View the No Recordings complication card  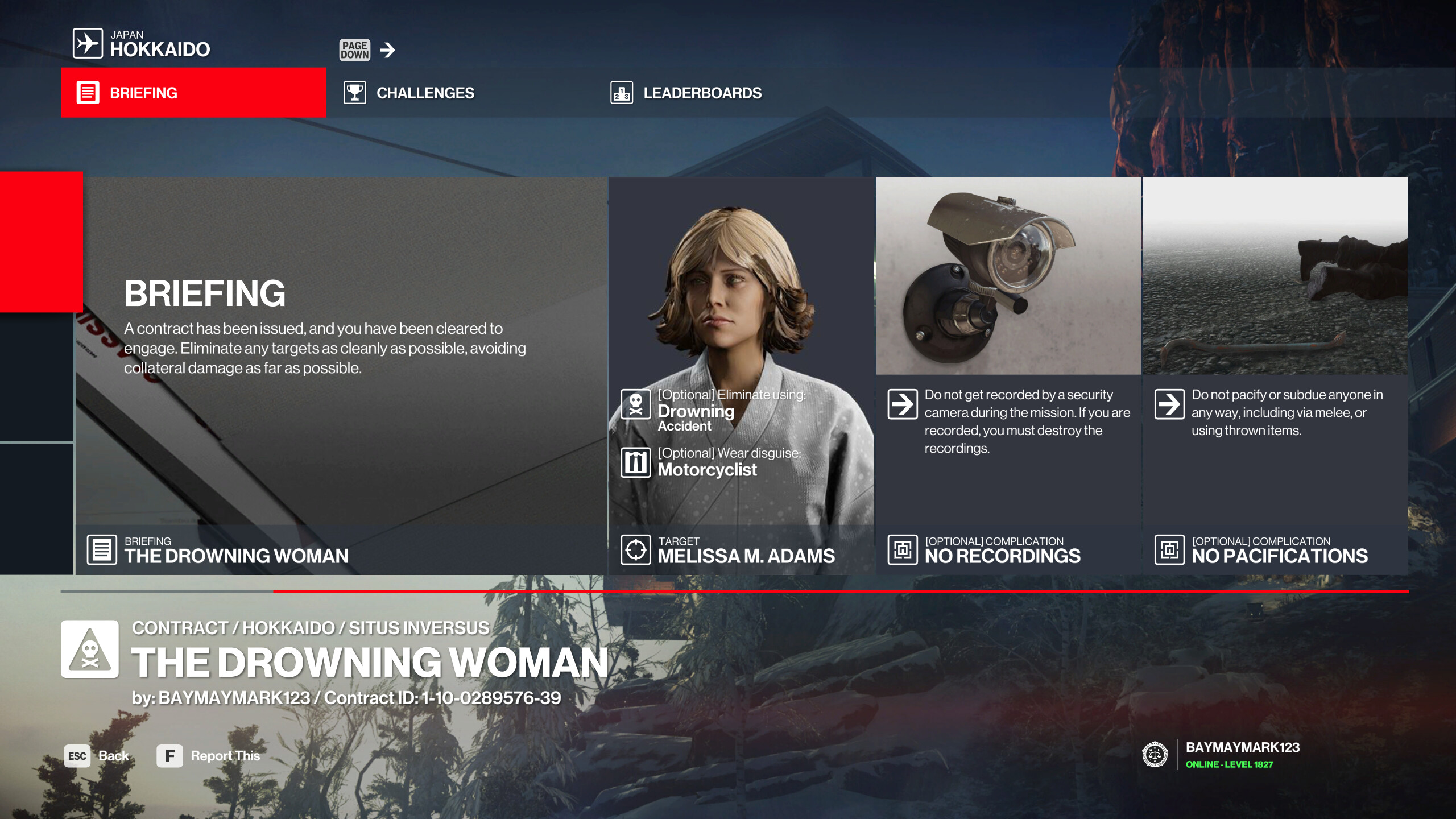[1008, 375]
